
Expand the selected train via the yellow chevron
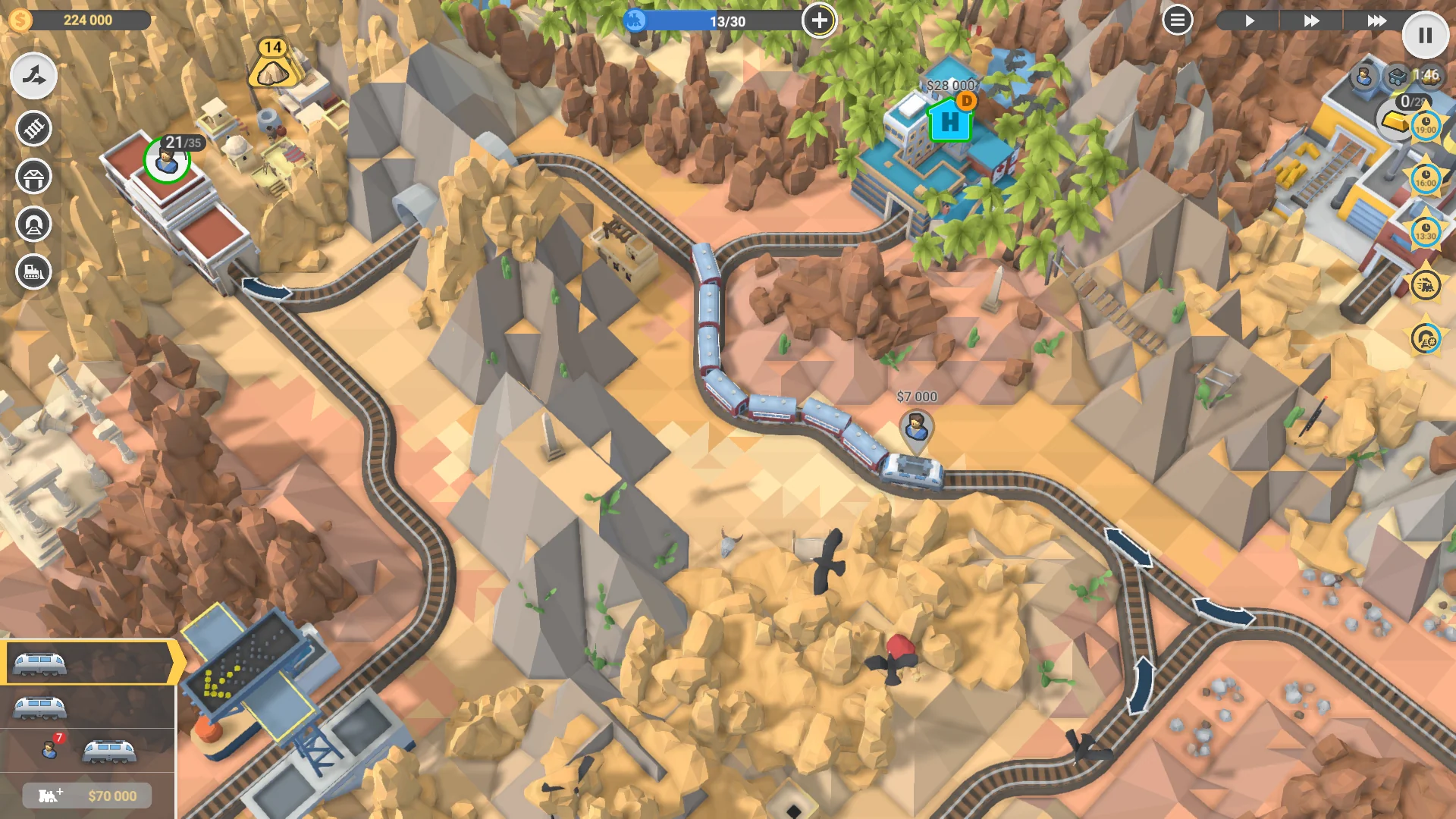173,661
